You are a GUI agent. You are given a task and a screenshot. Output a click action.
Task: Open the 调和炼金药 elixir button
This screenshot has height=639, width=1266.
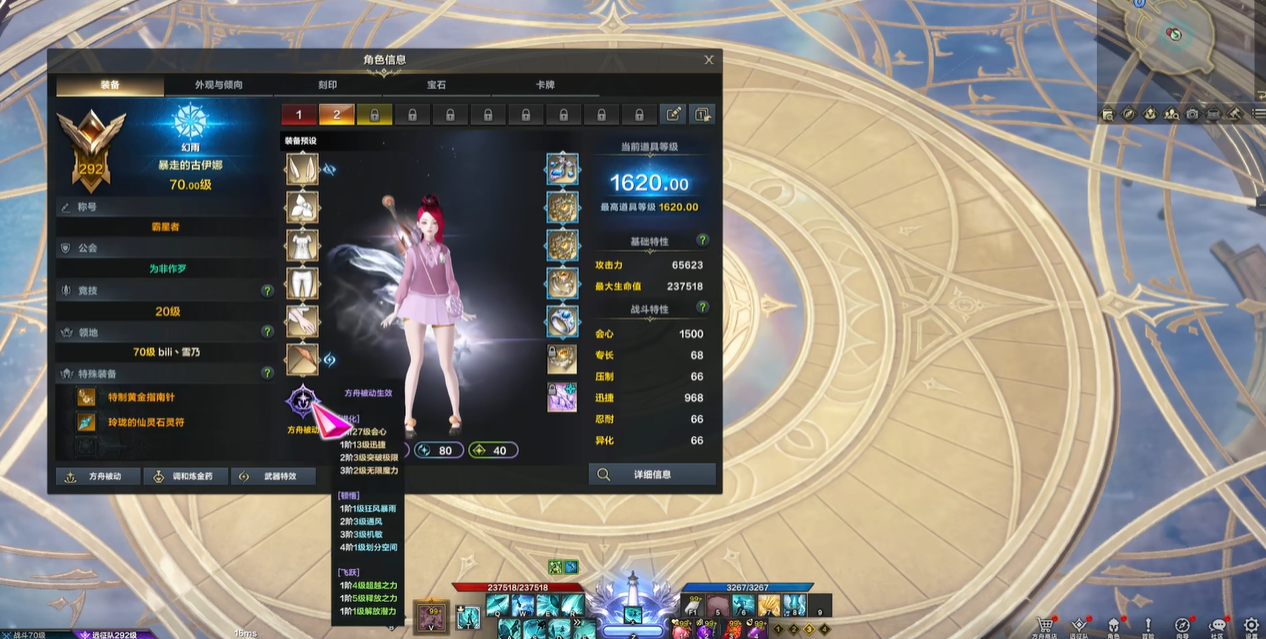point(185,476)
